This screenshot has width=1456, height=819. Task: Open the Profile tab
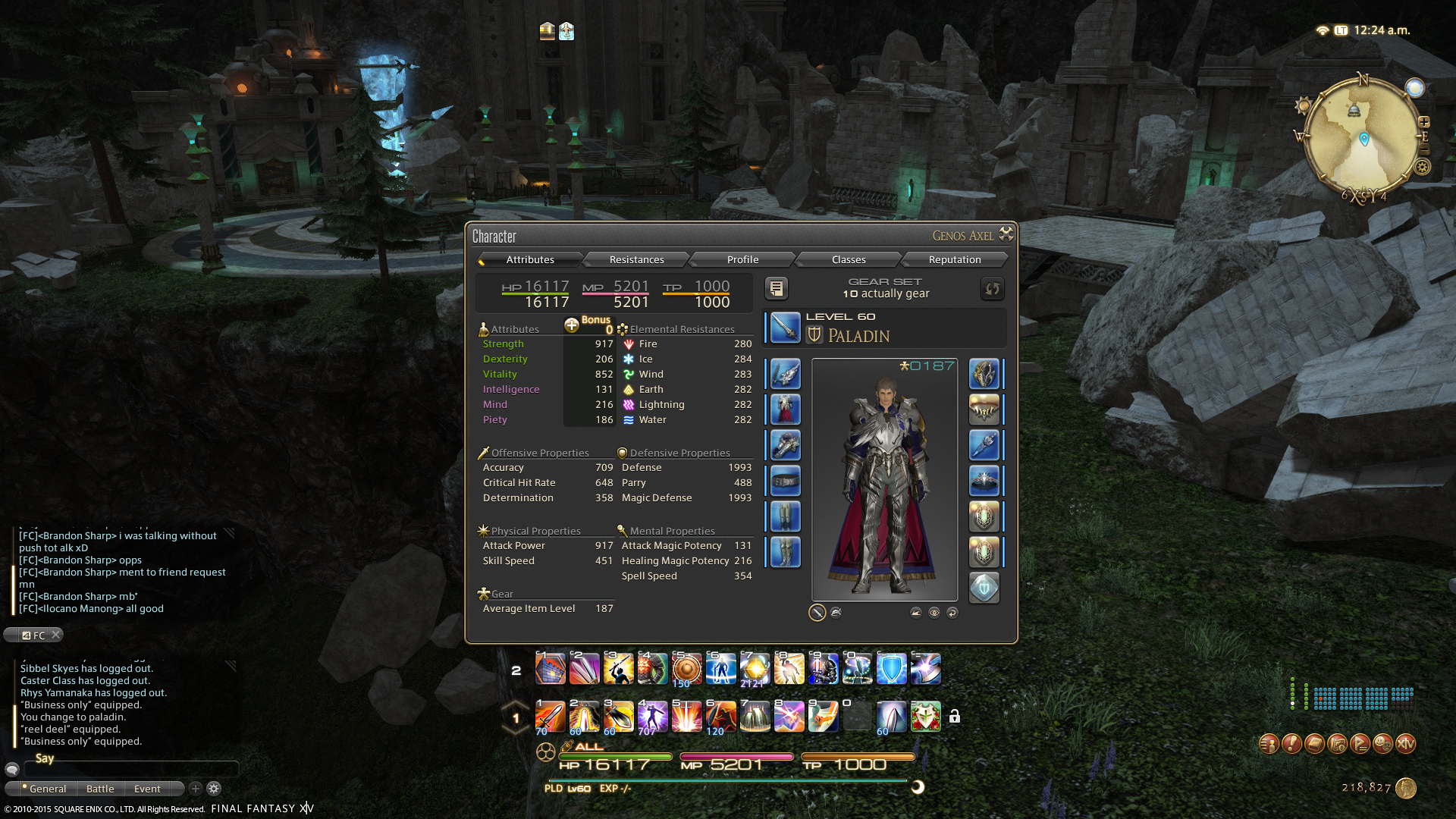click(x=742, y=259)
